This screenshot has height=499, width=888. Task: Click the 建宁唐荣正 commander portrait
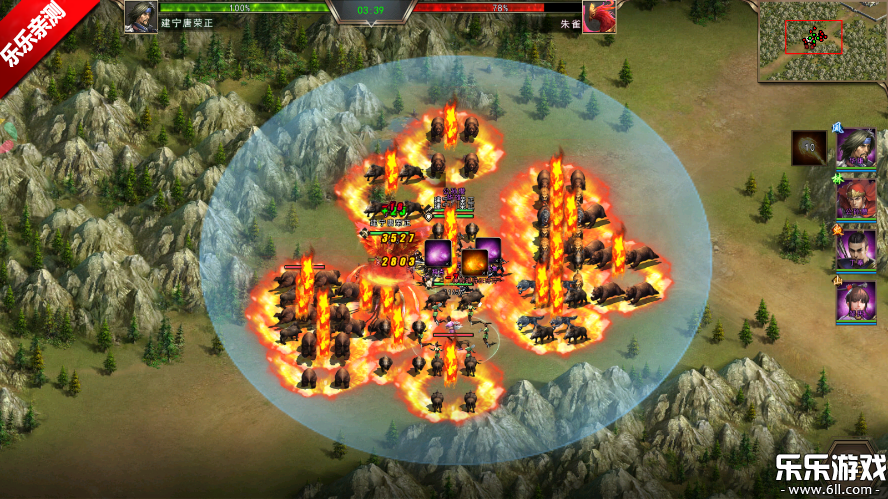[141, 16]
